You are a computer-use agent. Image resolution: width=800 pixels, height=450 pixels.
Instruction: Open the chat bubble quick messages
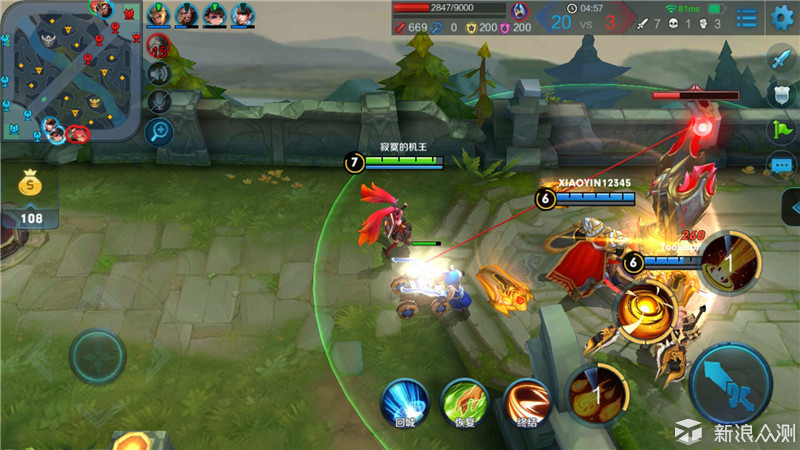(x=781, y=165)
